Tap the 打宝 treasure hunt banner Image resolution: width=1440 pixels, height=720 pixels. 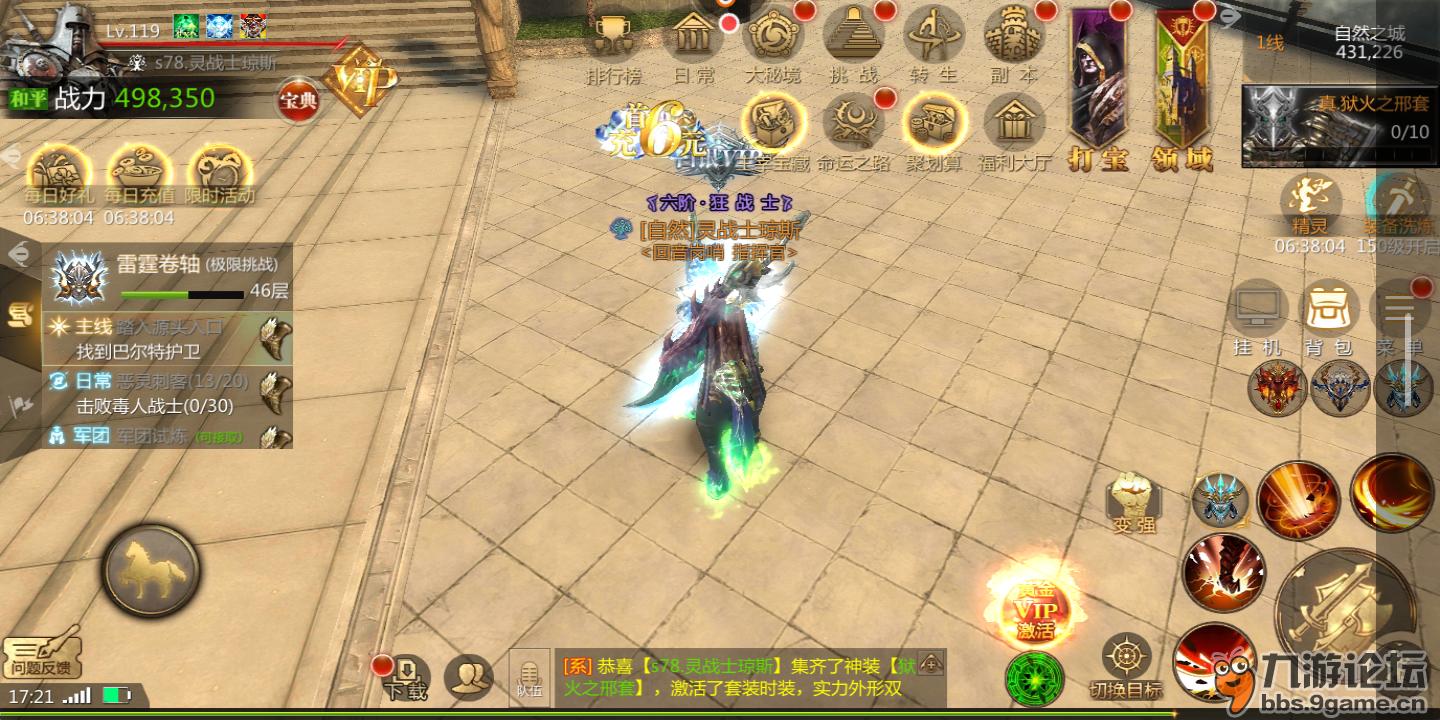pos(1099,90)
